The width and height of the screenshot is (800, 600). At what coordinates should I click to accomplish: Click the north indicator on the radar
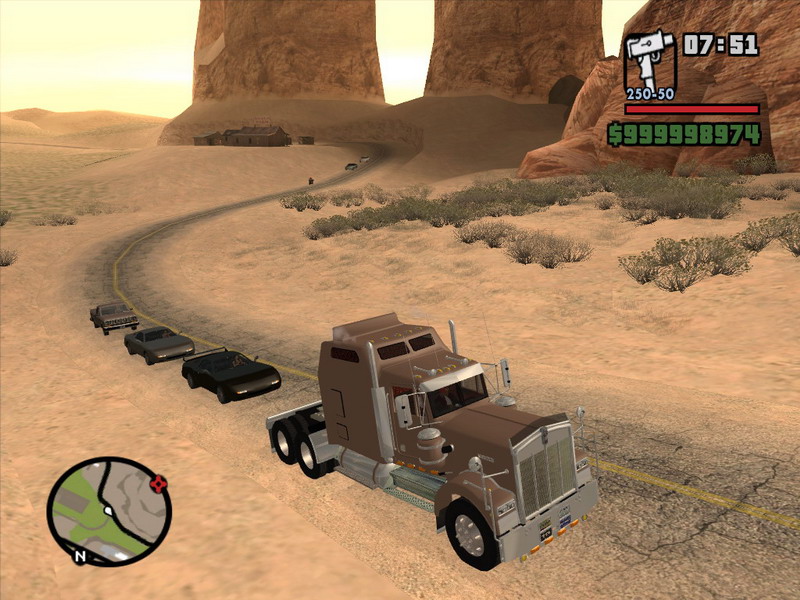pyautogui.click(x=80, y=553)
